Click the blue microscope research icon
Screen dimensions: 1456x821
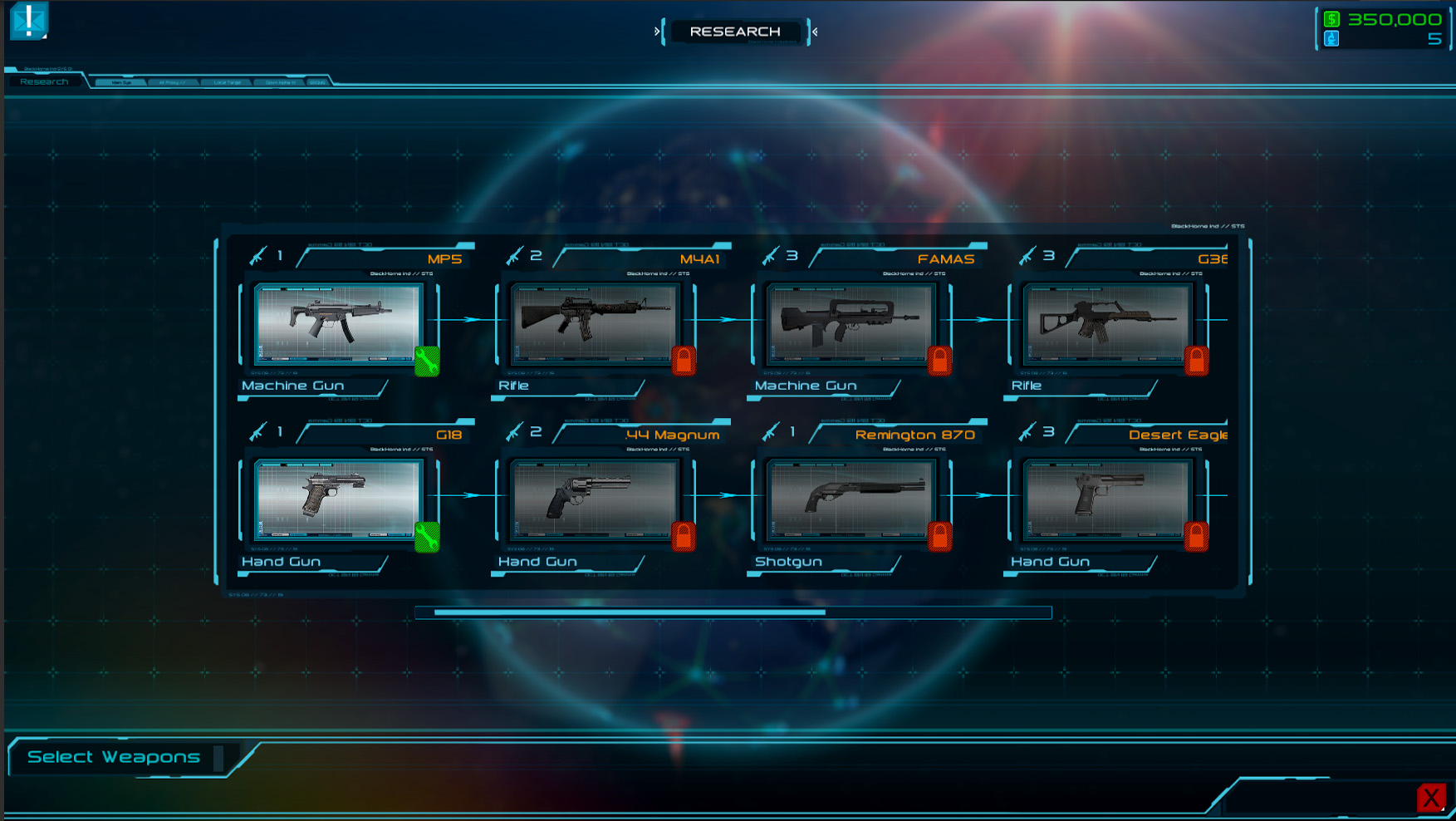(1330, 37)
